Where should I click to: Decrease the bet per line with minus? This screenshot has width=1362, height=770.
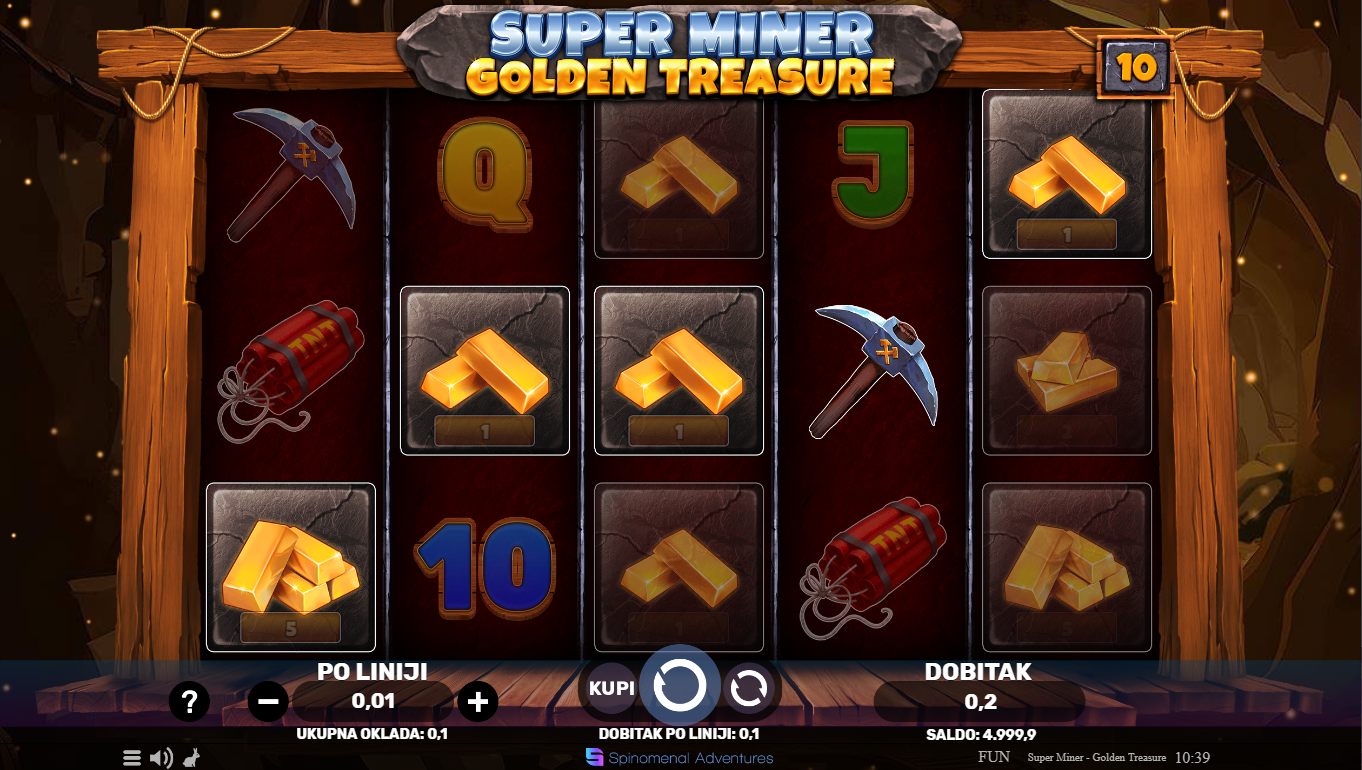pos(268,702)
